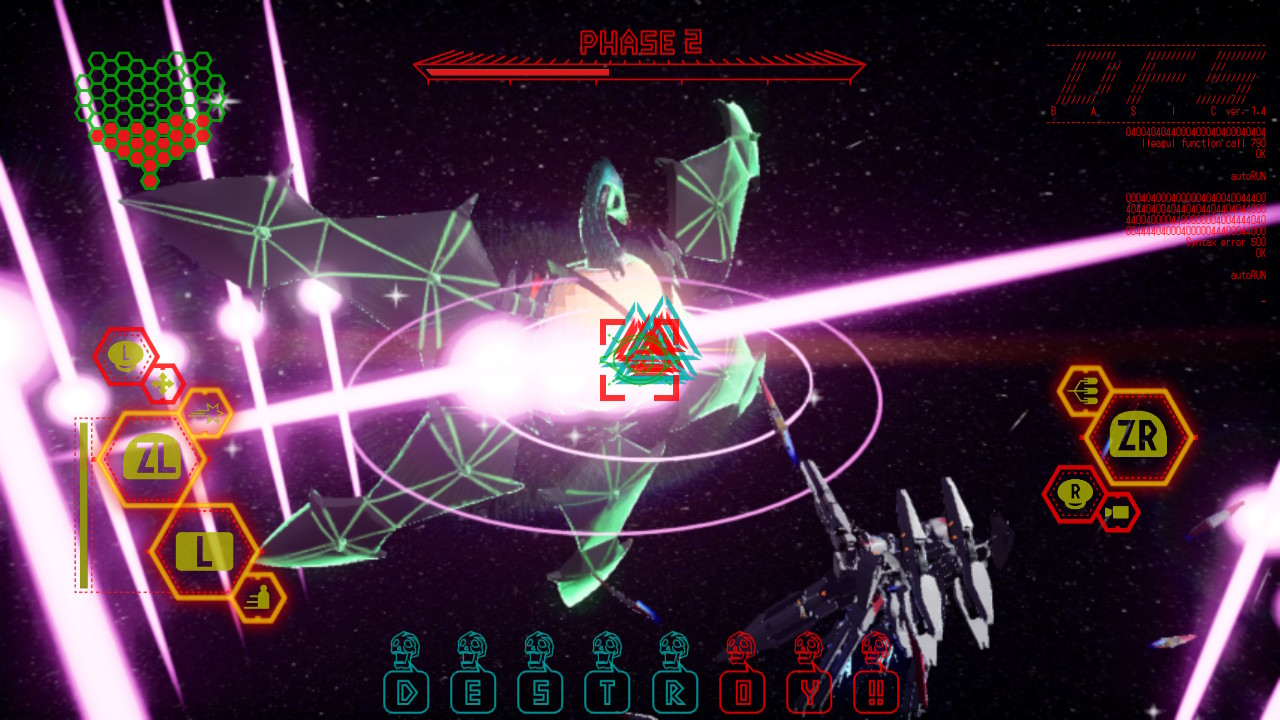
Task: Click the four-arrow directional move icon
Action: coord(164,382)
